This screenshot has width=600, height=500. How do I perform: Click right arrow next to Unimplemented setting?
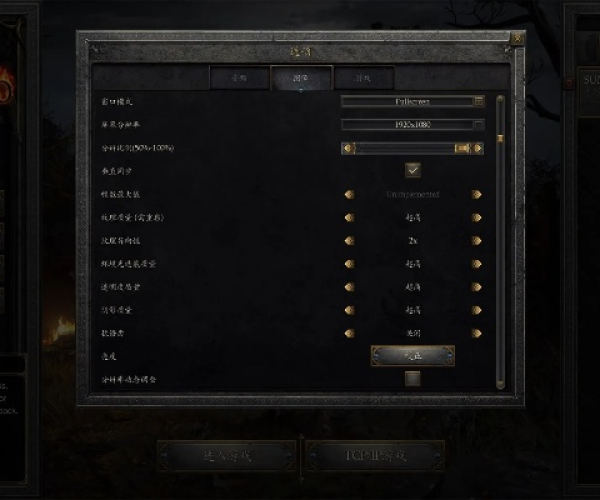[477, 194]
